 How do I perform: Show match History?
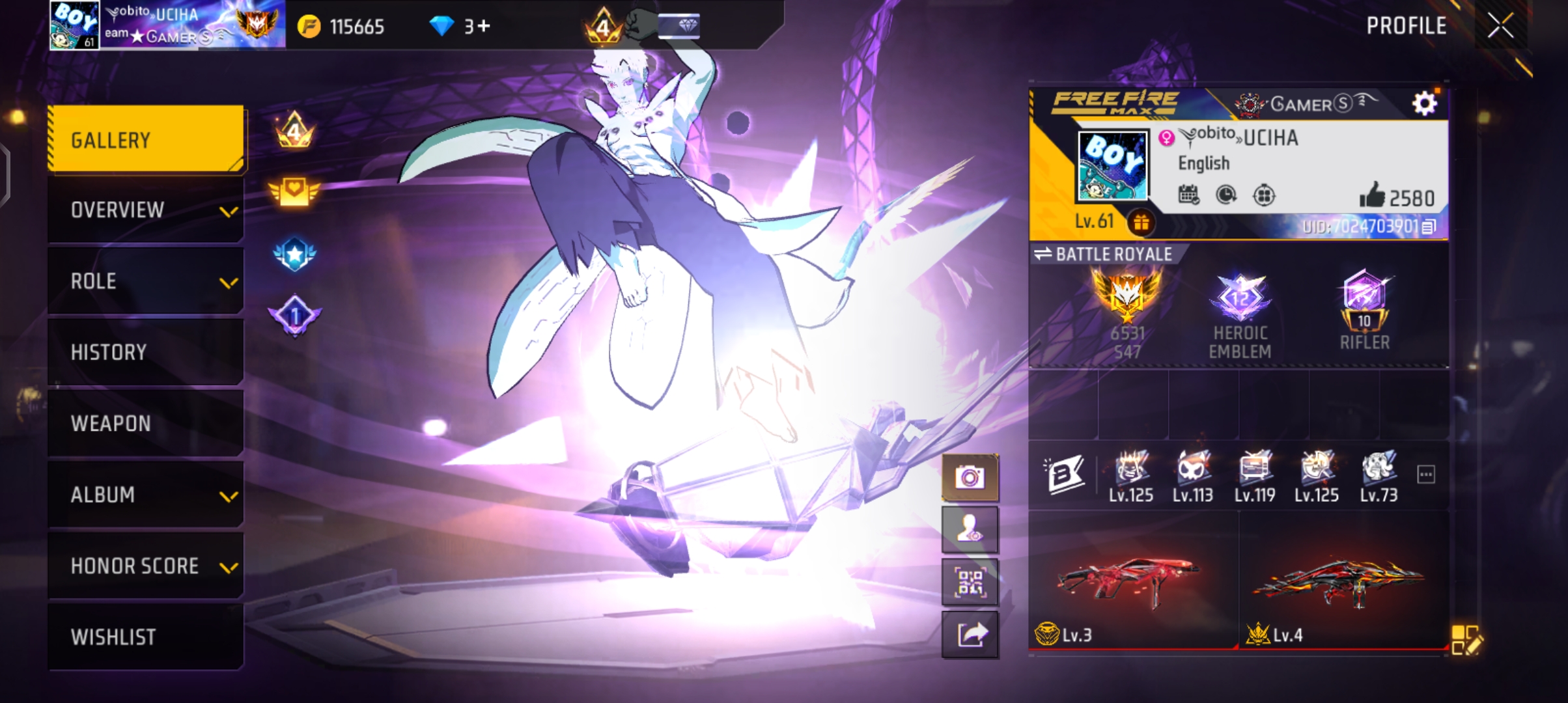[146, 352]
